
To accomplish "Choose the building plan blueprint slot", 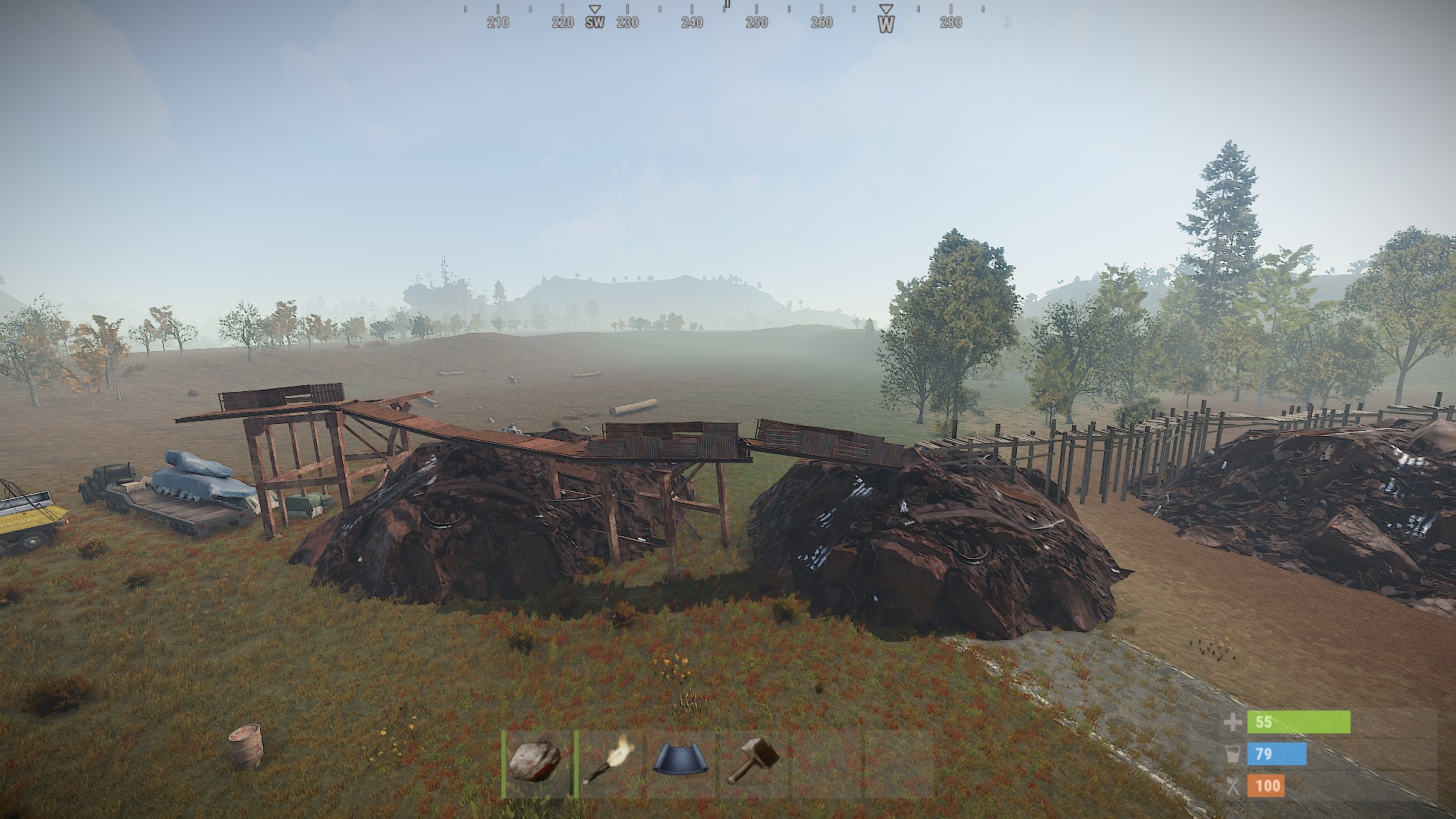I will (x=682, y=763).
